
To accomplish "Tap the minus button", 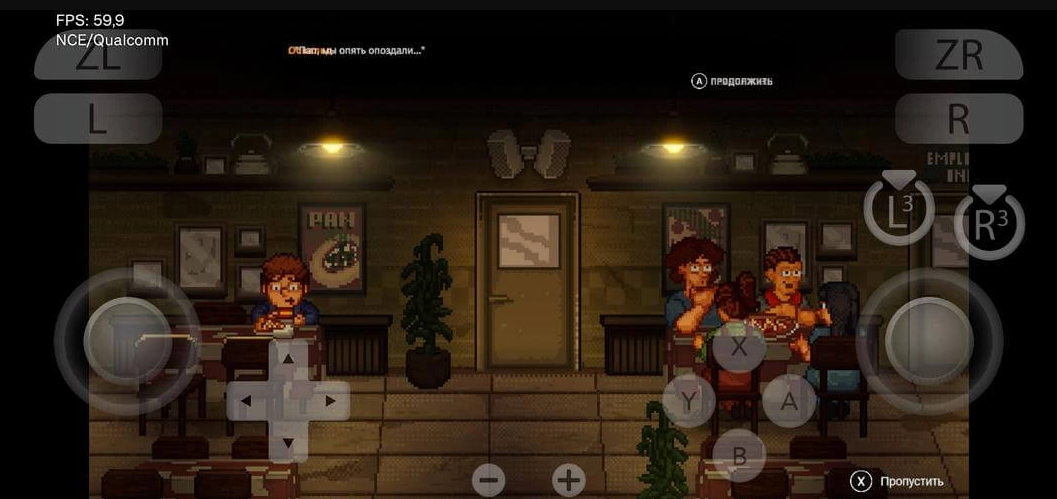I will [x=489, y=480].
